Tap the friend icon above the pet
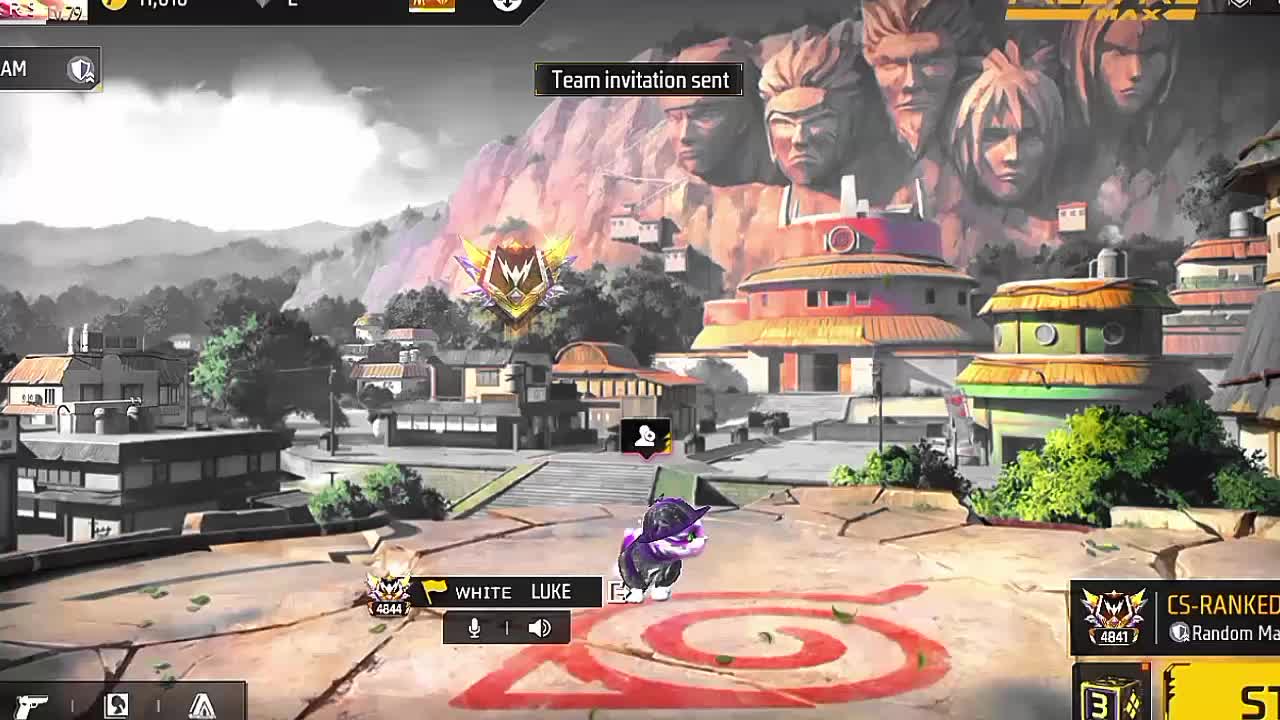1280x720 pixels. pos(645,437)
